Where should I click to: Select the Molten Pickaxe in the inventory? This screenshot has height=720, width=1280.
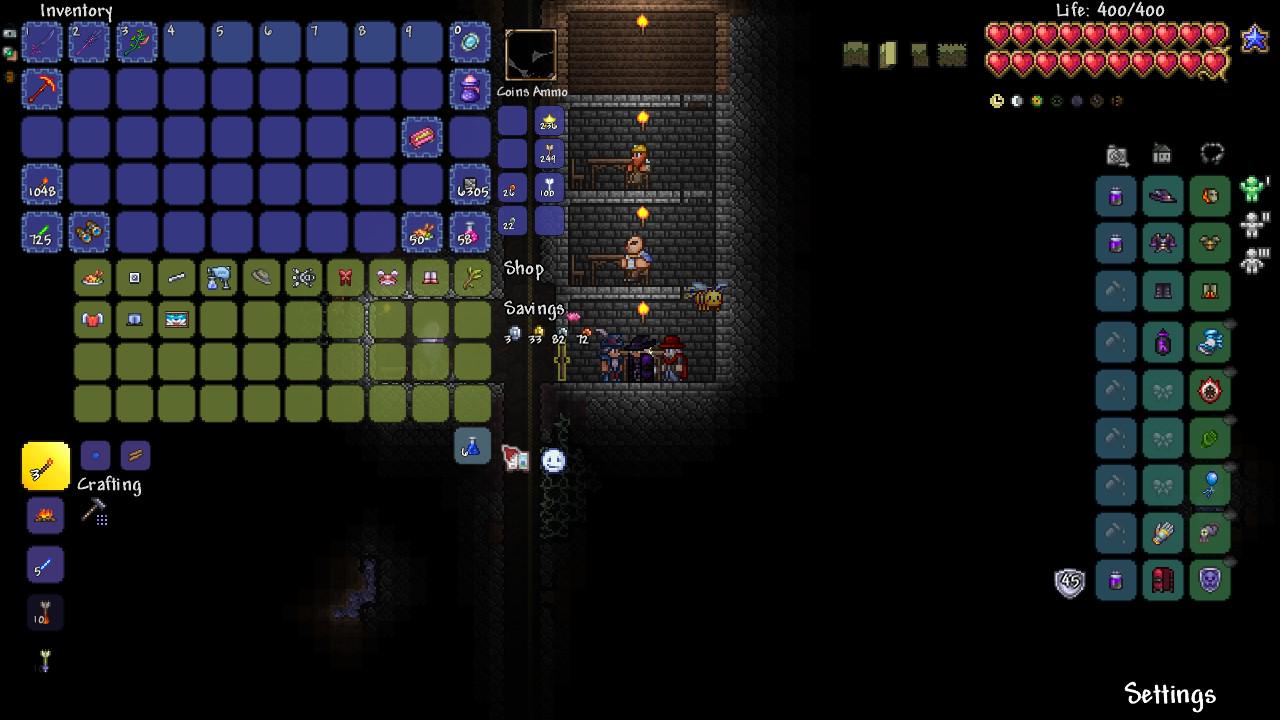(x=42, y=89)
